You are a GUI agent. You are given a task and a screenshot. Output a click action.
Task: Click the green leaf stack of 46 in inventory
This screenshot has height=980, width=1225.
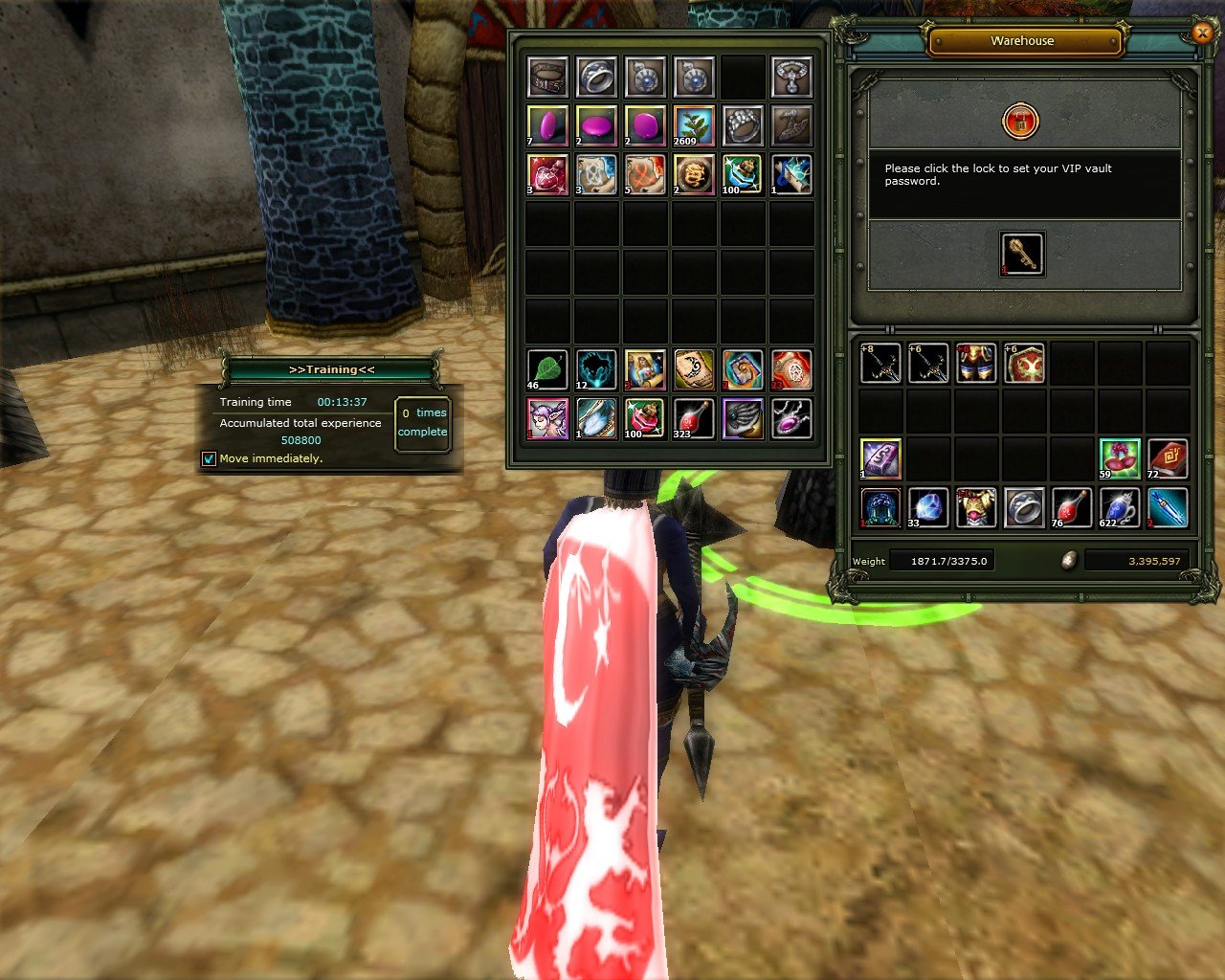(546, 368)
